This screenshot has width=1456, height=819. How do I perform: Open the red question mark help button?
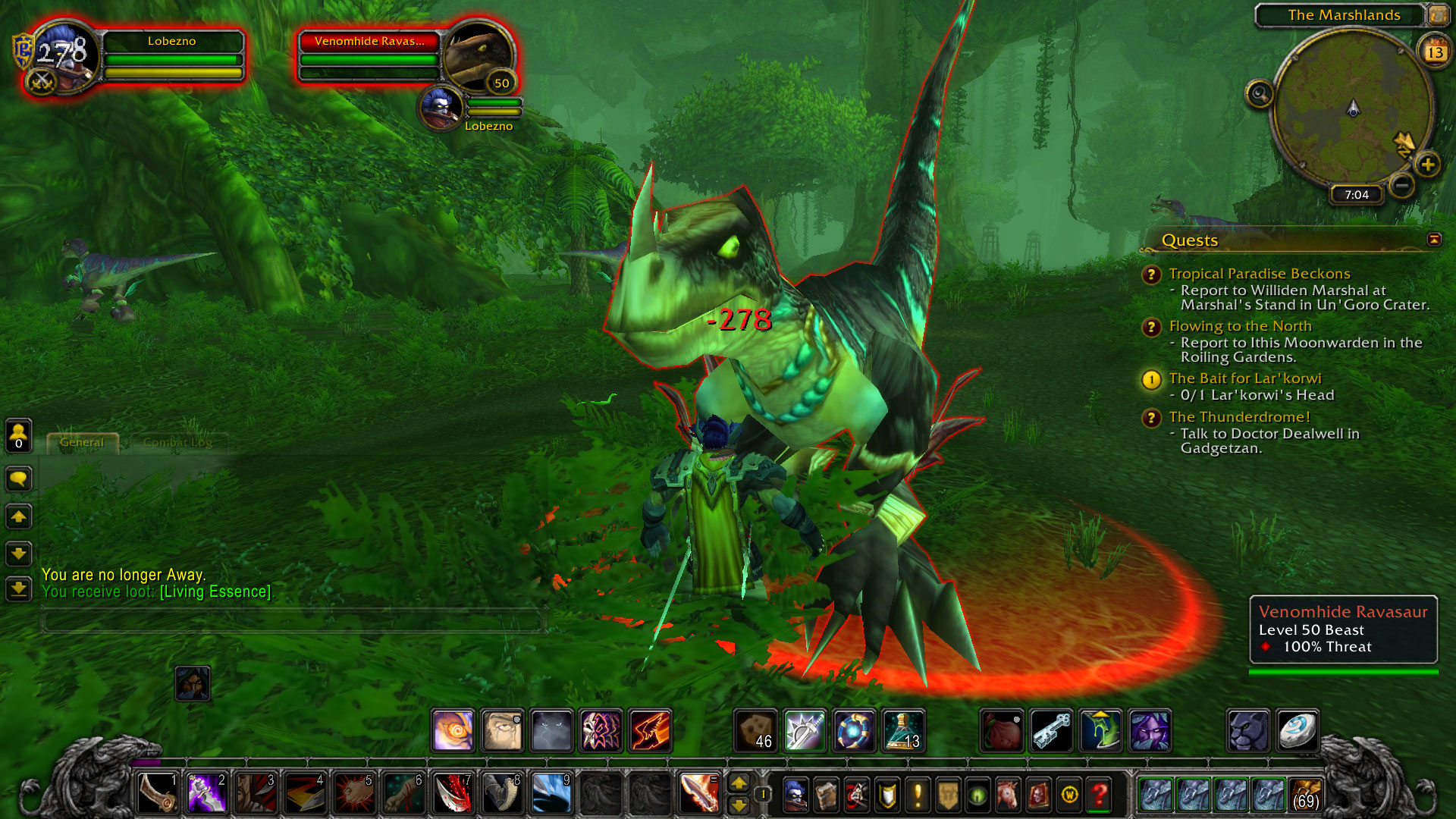[1099, 795]
